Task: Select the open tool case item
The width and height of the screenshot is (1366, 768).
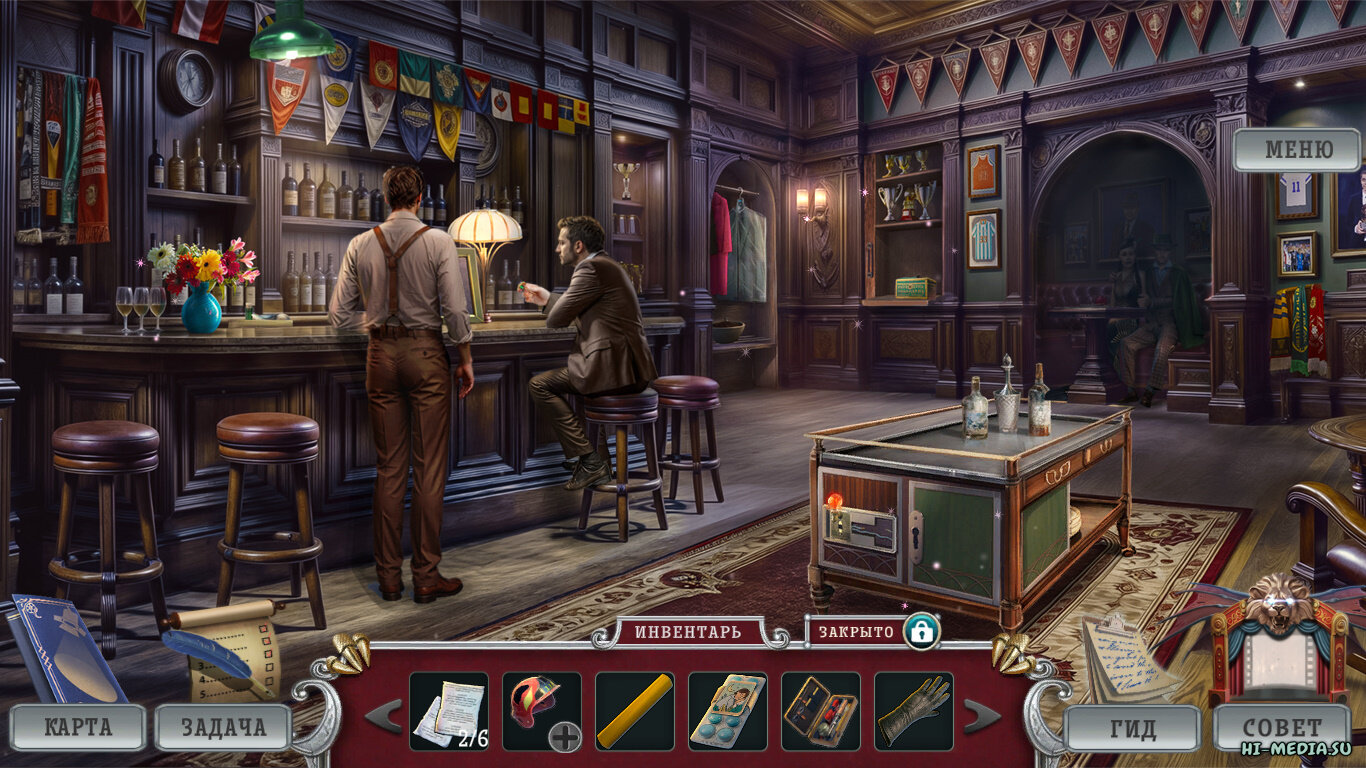Action: click(820, 711)
